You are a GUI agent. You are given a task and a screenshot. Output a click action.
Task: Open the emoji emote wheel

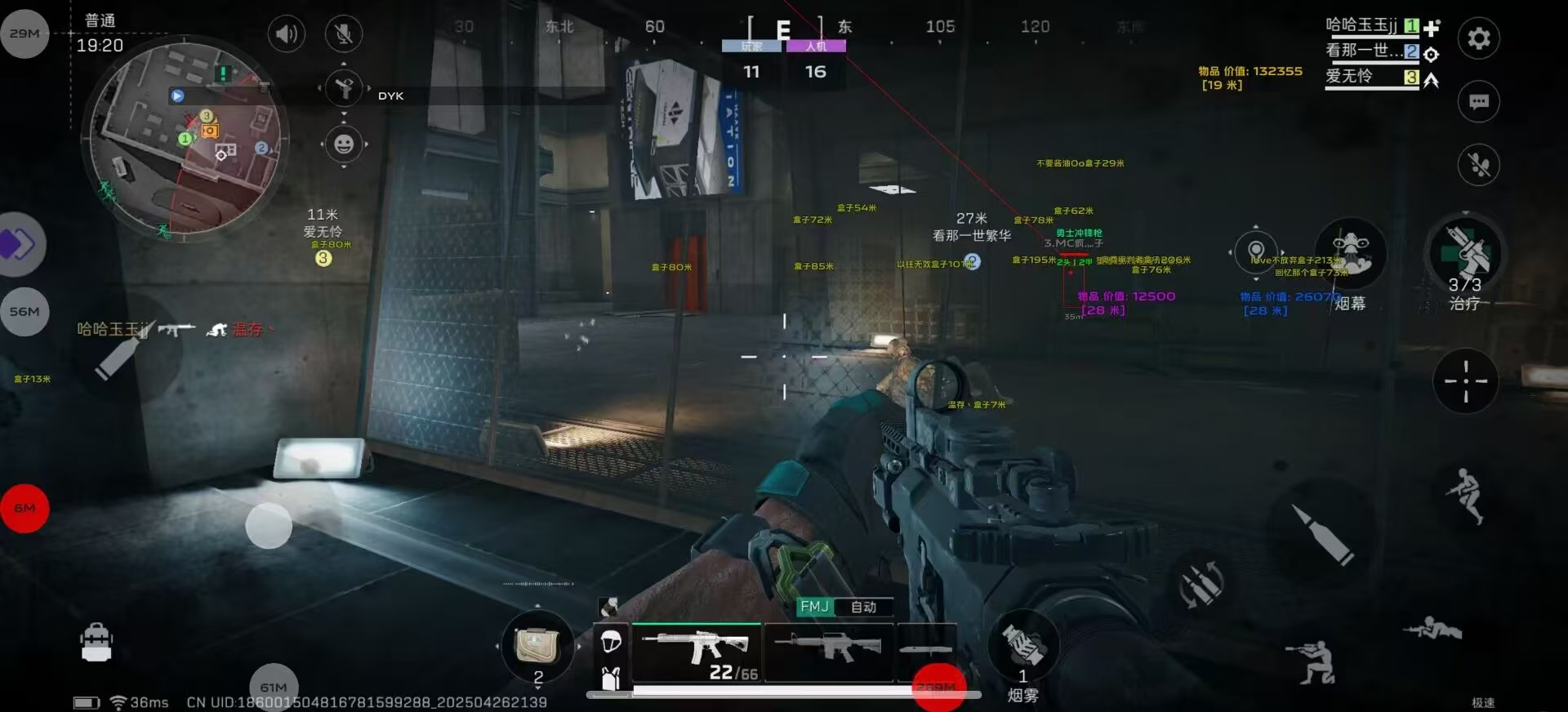click(344, 145)
